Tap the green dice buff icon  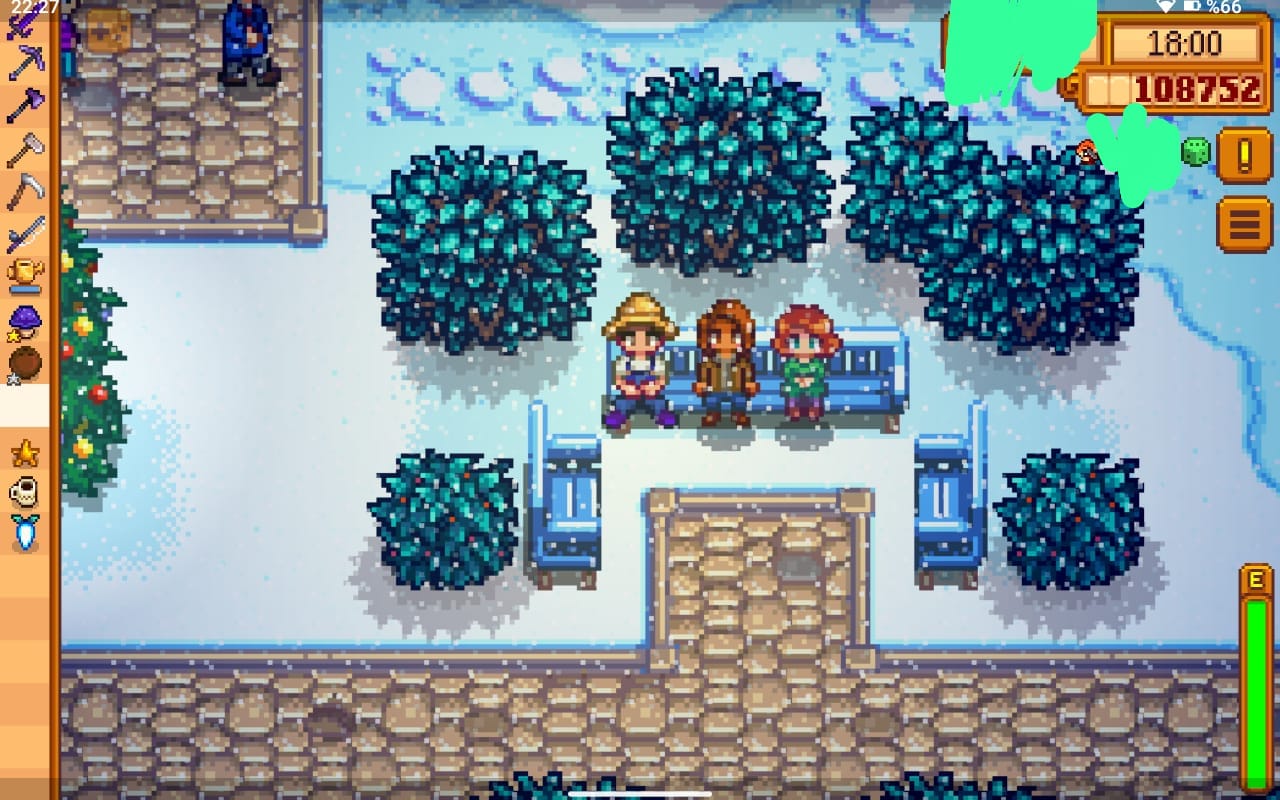(1196, 152)
